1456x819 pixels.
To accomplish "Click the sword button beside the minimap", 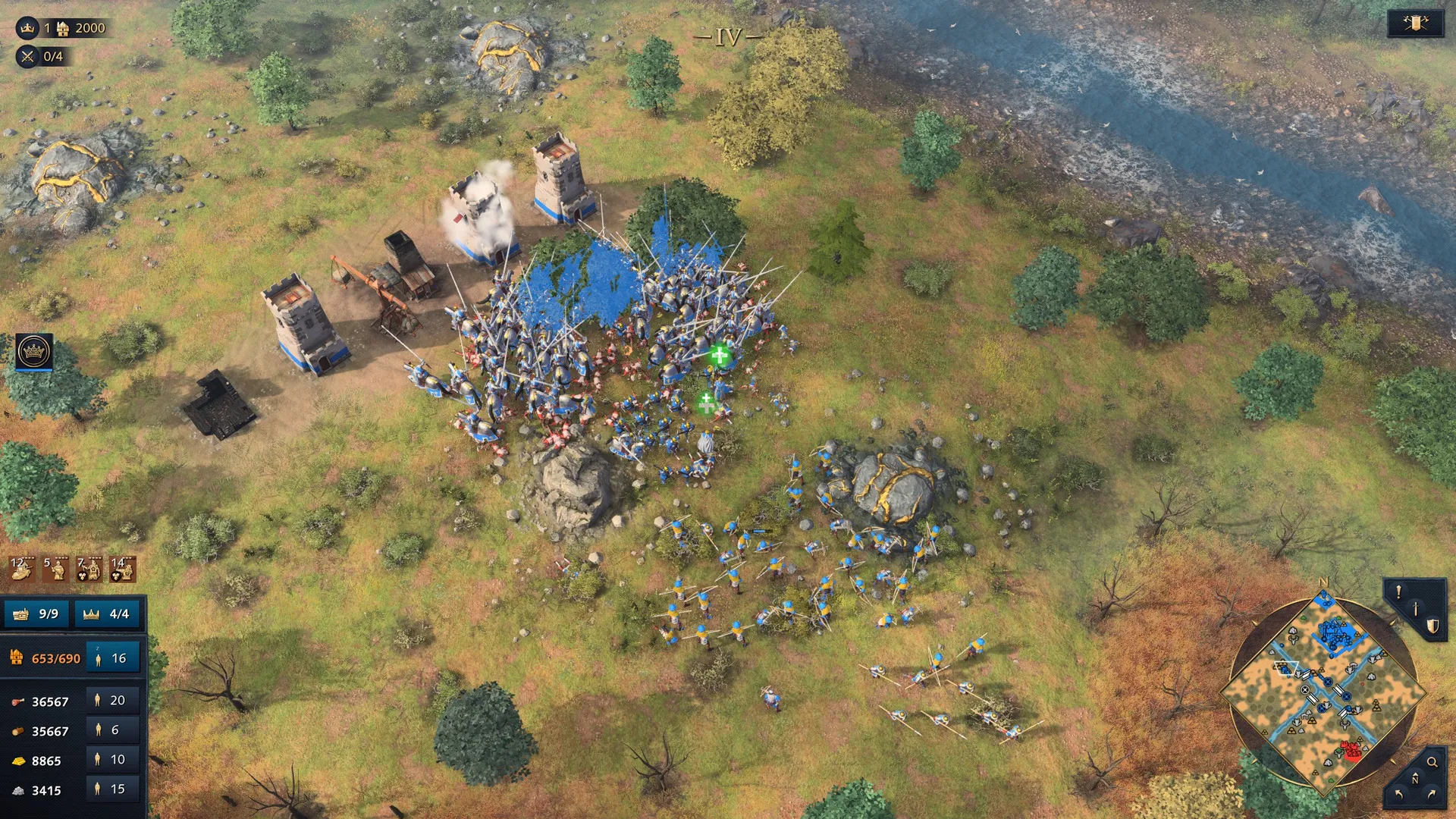I will (1415, 609).
